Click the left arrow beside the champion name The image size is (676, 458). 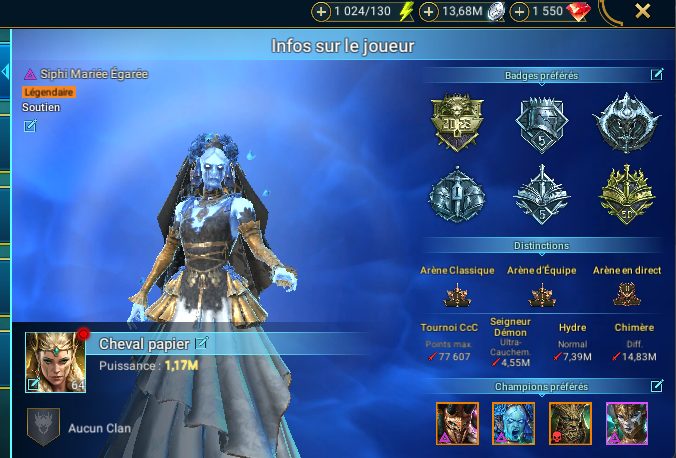click(x=4, y=73)
